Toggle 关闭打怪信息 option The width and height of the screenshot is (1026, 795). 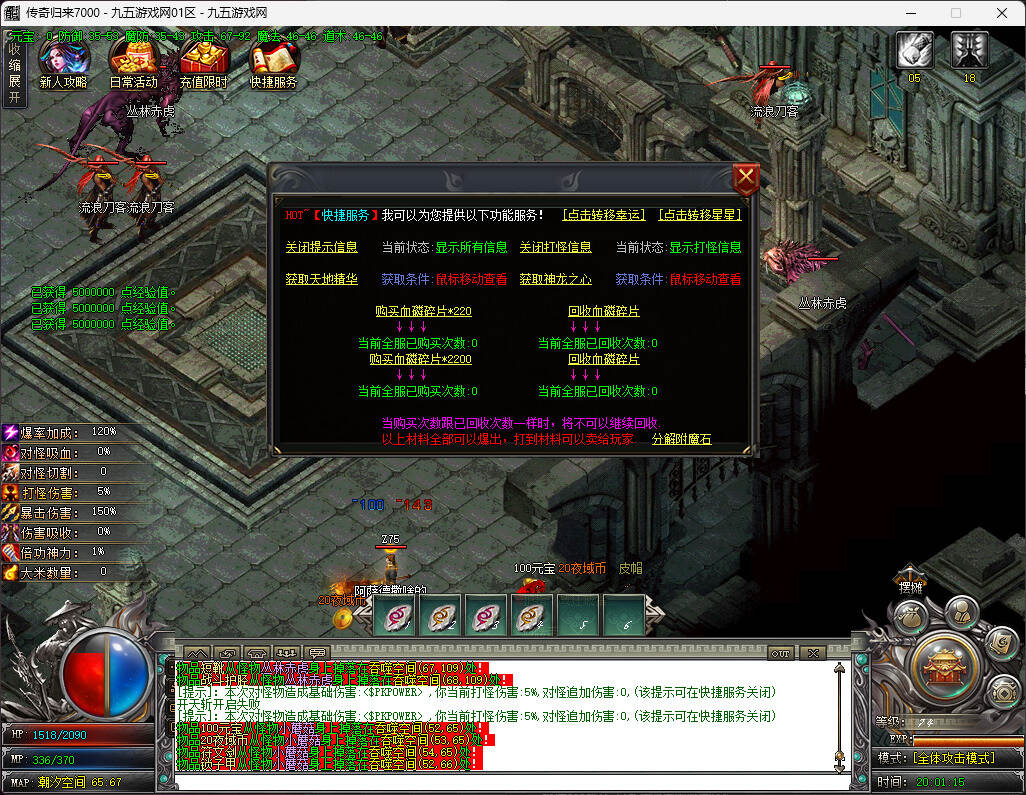(x=555, y=247)
